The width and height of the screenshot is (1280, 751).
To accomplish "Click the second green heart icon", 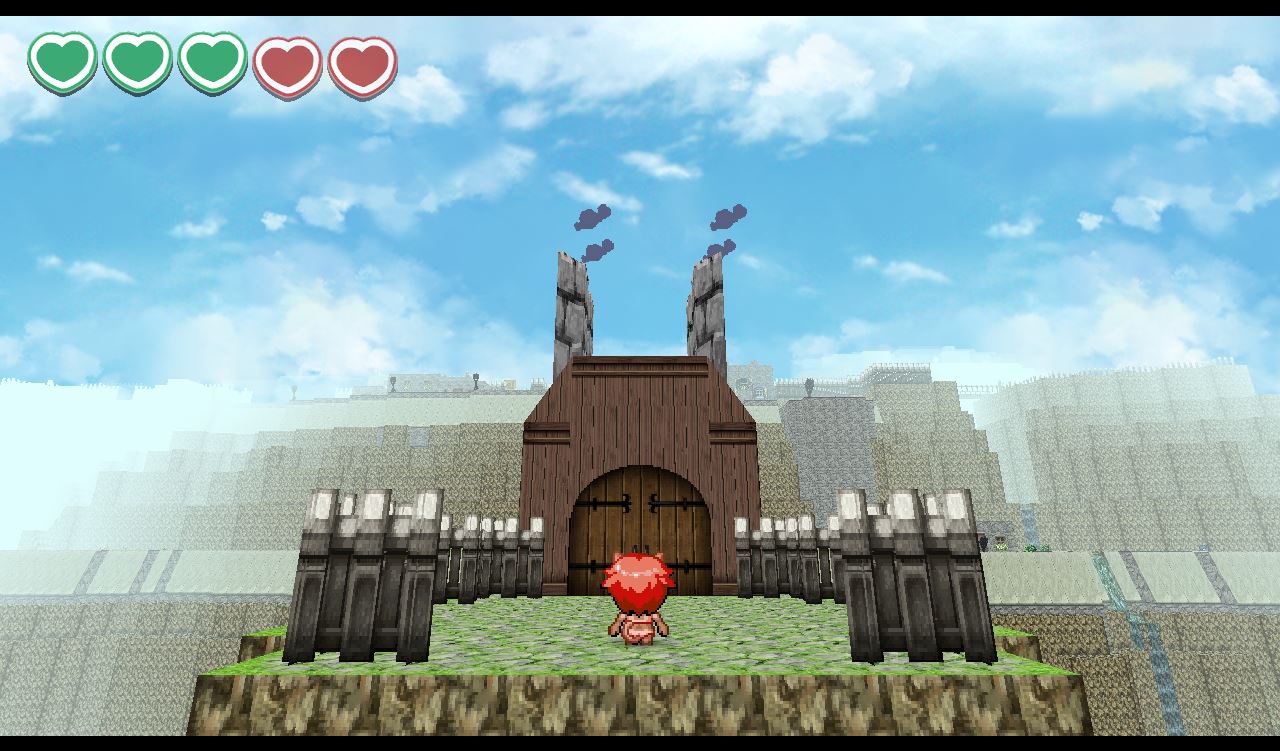I will click(x=135, y=62).
